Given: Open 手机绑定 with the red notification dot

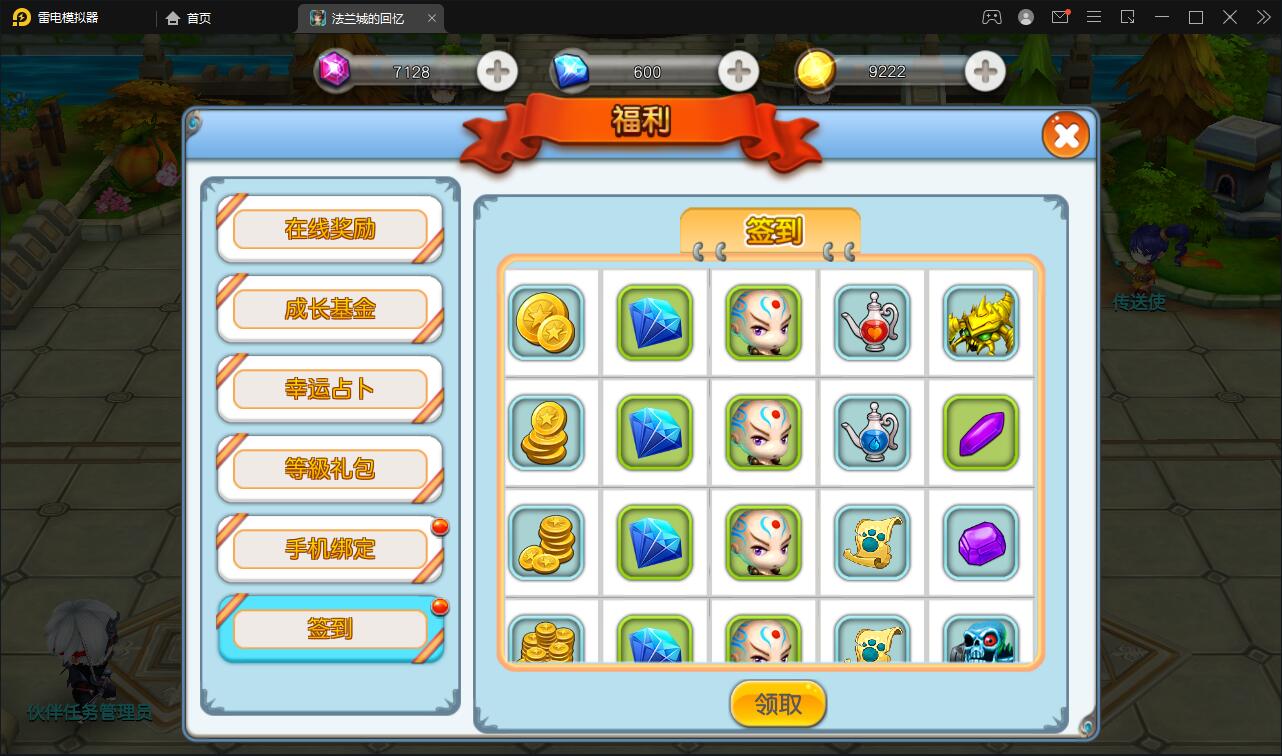Looking at the screenshot, I should coord(330,549).
